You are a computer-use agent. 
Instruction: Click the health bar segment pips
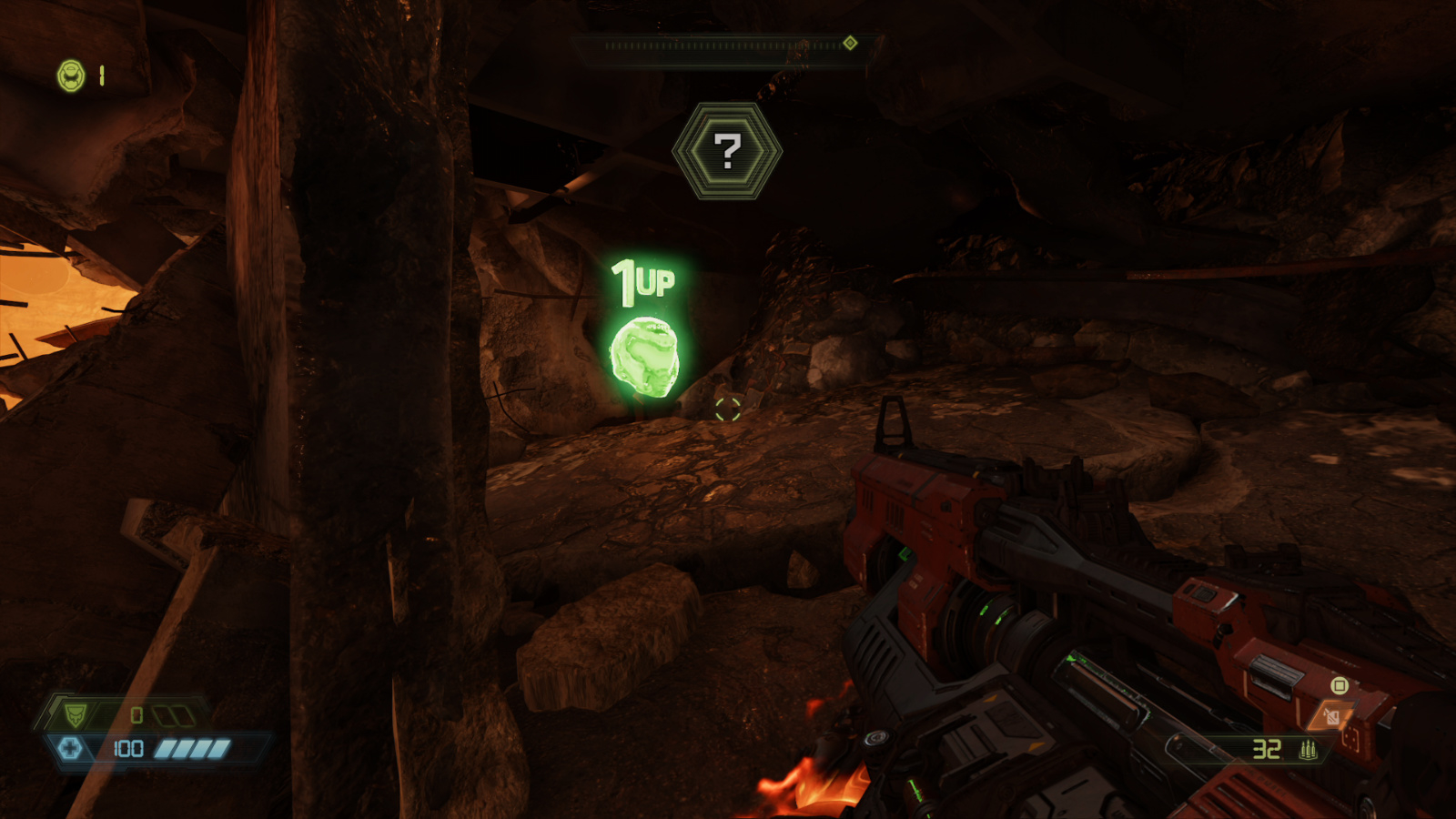[192, 748]
